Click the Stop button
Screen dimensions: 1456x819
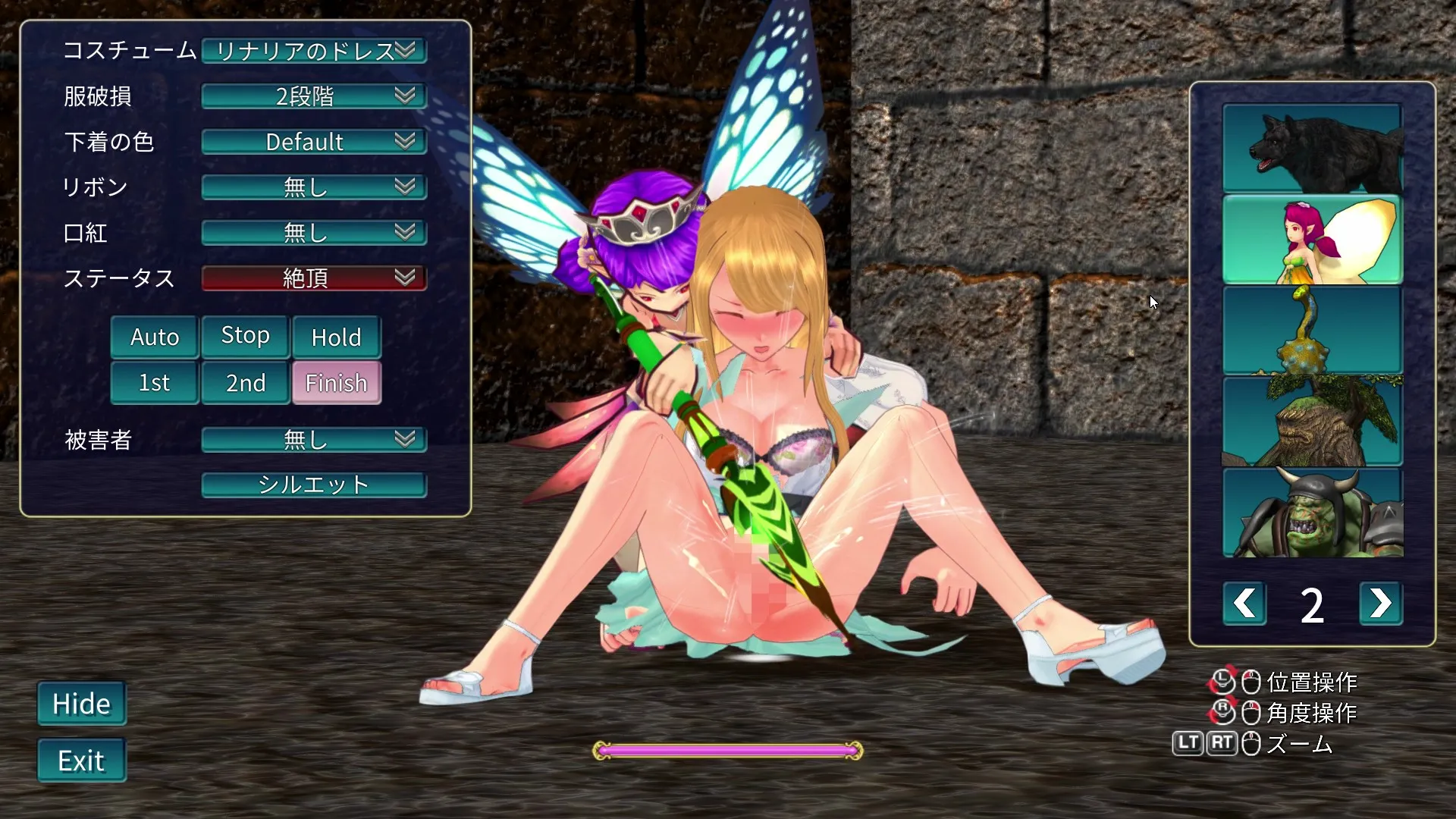245,335
